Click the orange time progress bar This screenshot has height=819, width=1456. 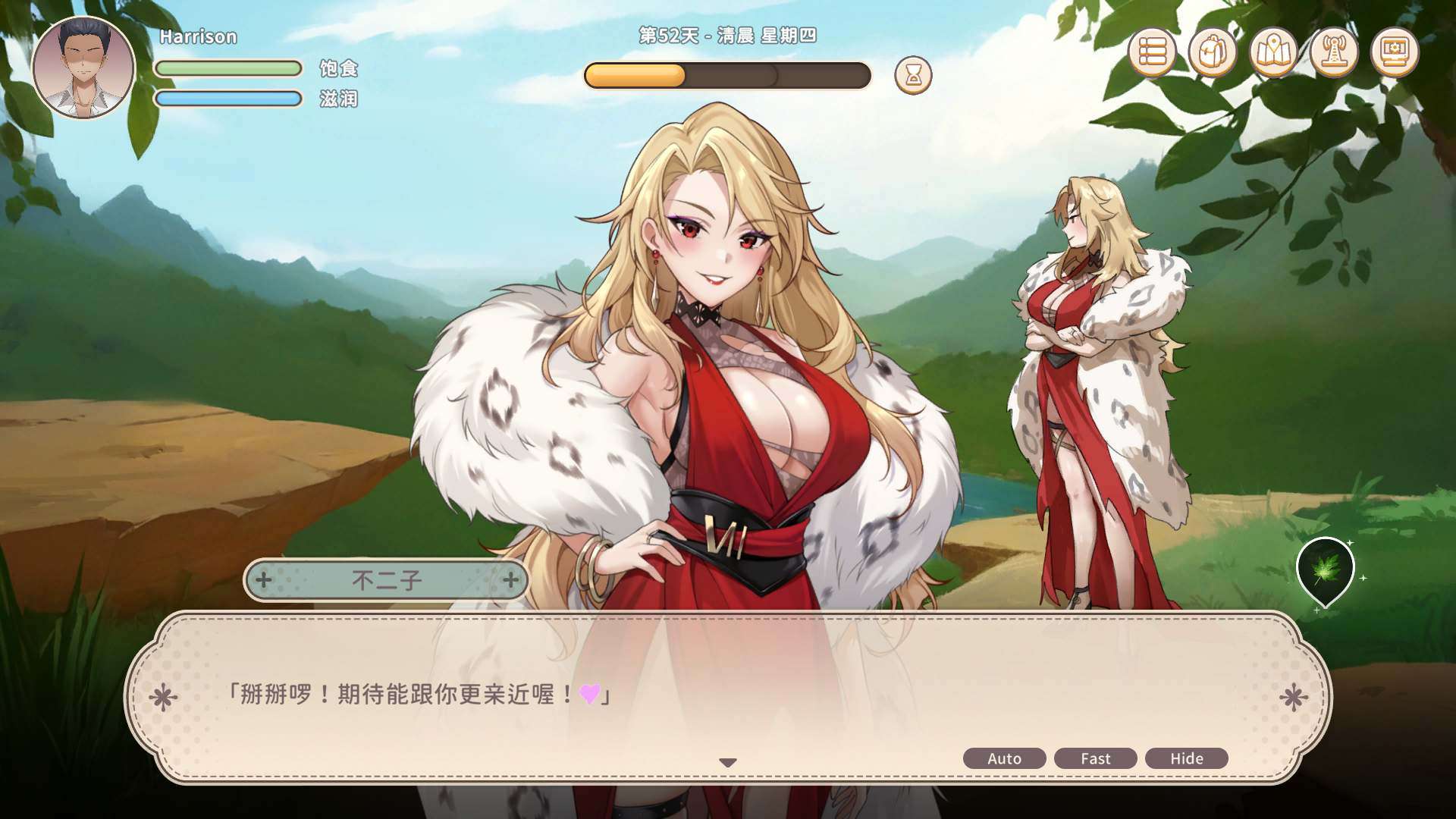pyautogui.click(x=635, y=73)
